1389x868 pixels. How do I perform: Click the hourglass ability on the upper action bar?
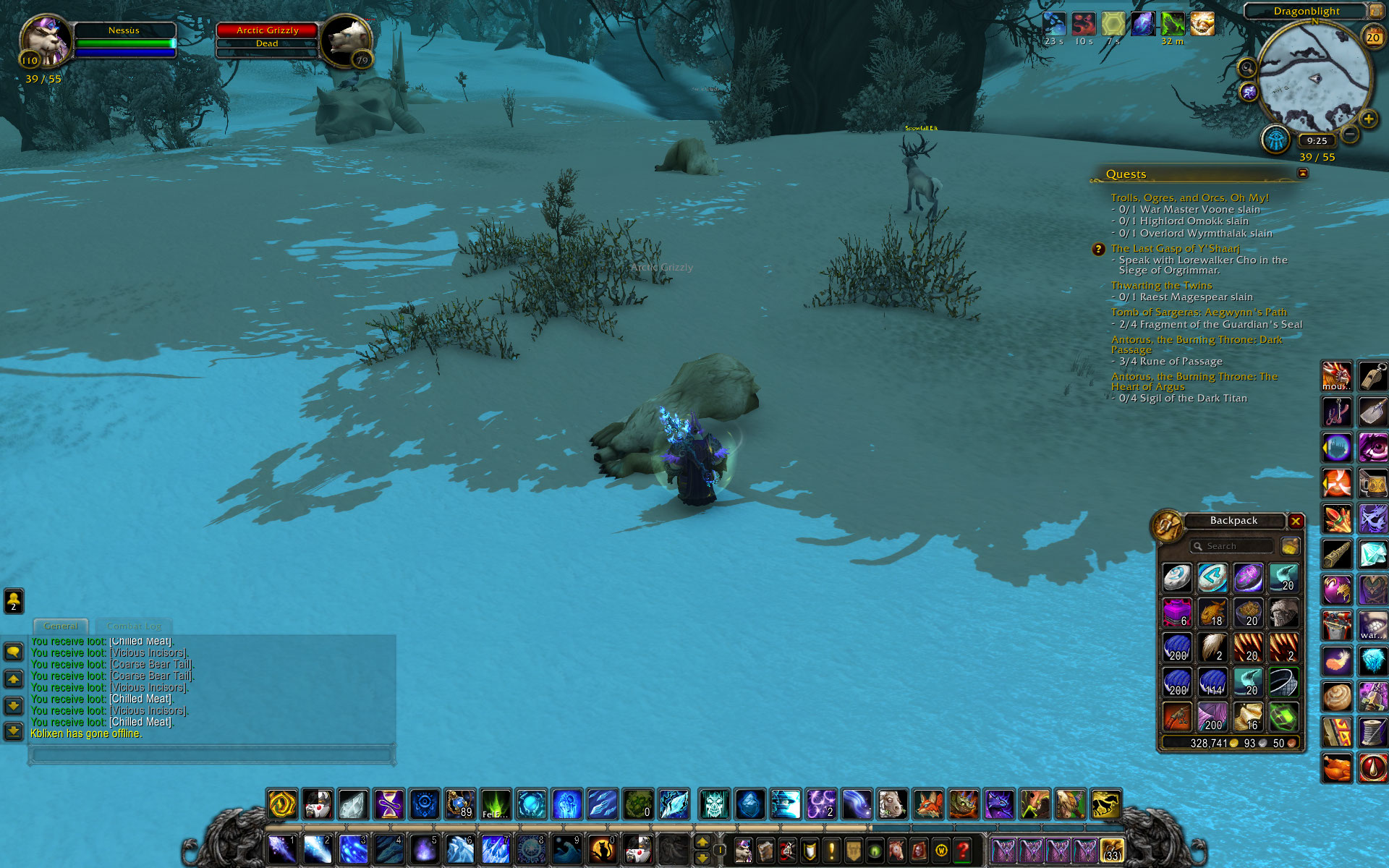[388, 804]
